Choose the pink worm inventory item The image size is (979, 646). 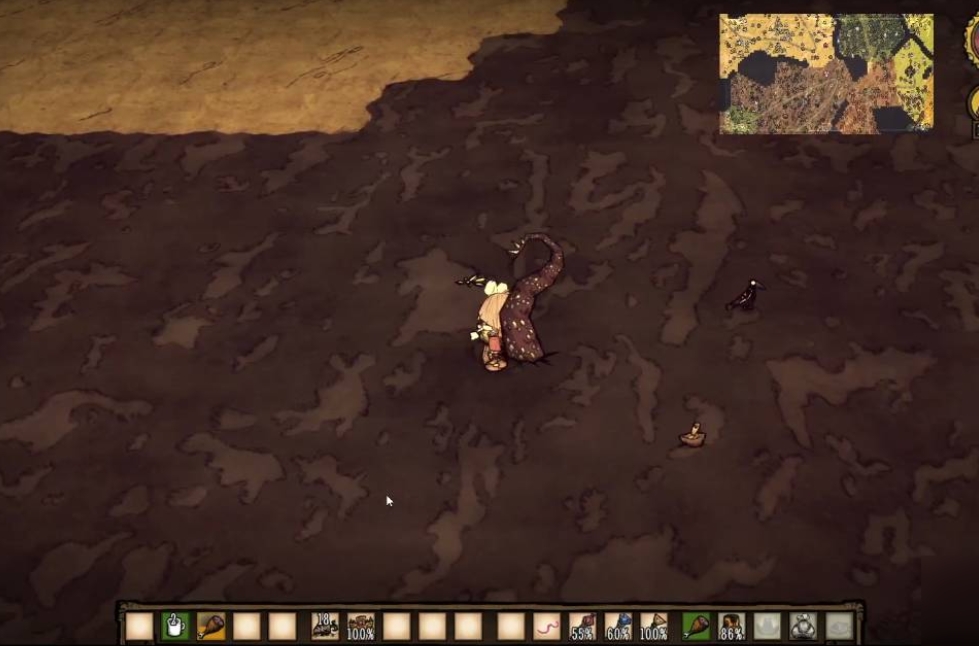(546, 626)
